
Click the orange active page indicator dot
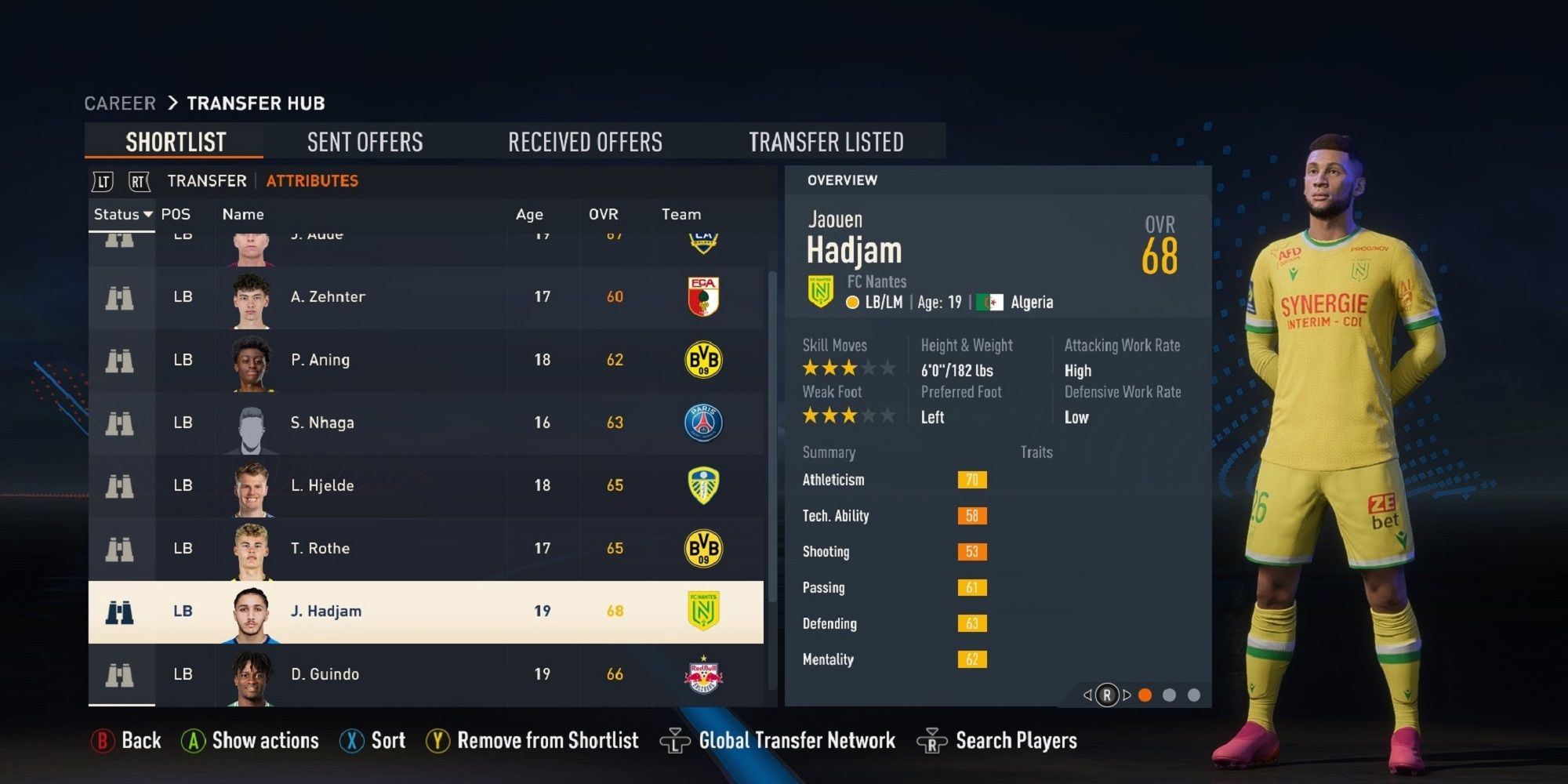pos(1145,694)
